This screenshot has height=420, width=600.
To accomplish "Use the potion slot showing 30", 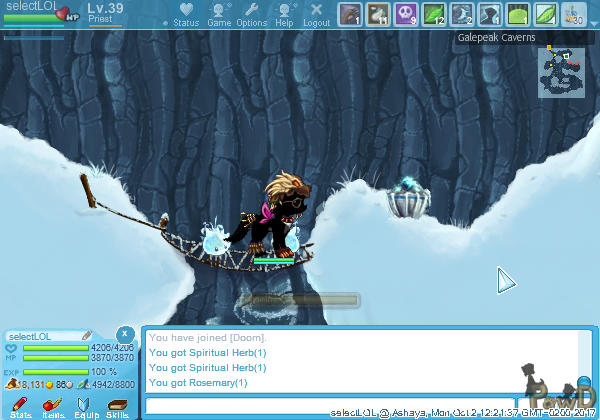I will pos(573,14).
